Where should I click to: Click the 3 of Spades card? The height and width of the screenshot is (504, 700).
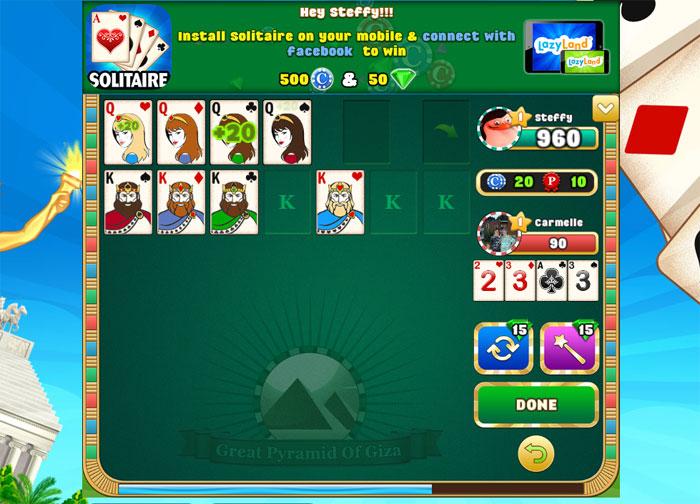click(x=584, y=280)
